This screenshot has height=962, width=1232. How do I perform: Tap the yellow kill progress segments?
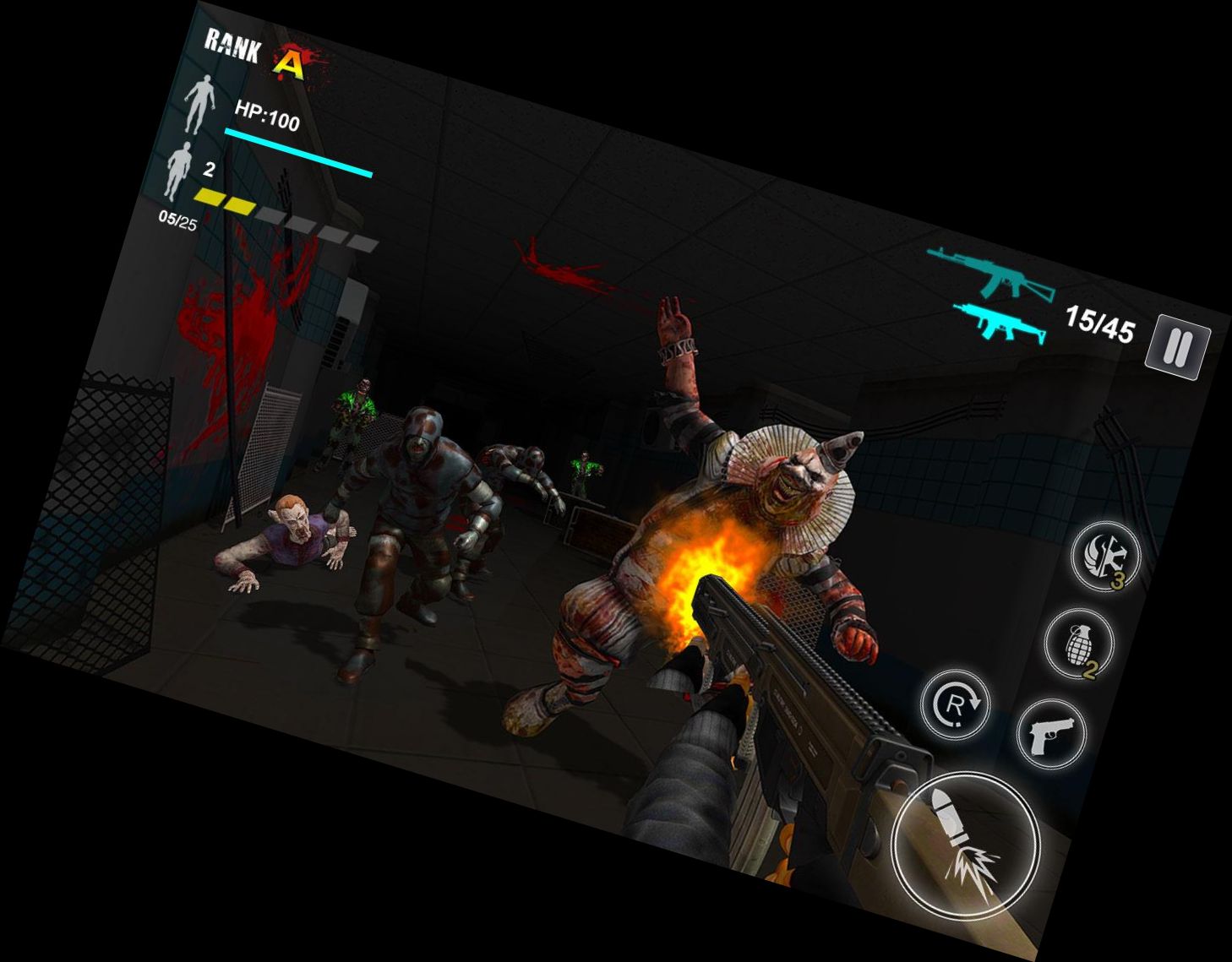[226, 200]
